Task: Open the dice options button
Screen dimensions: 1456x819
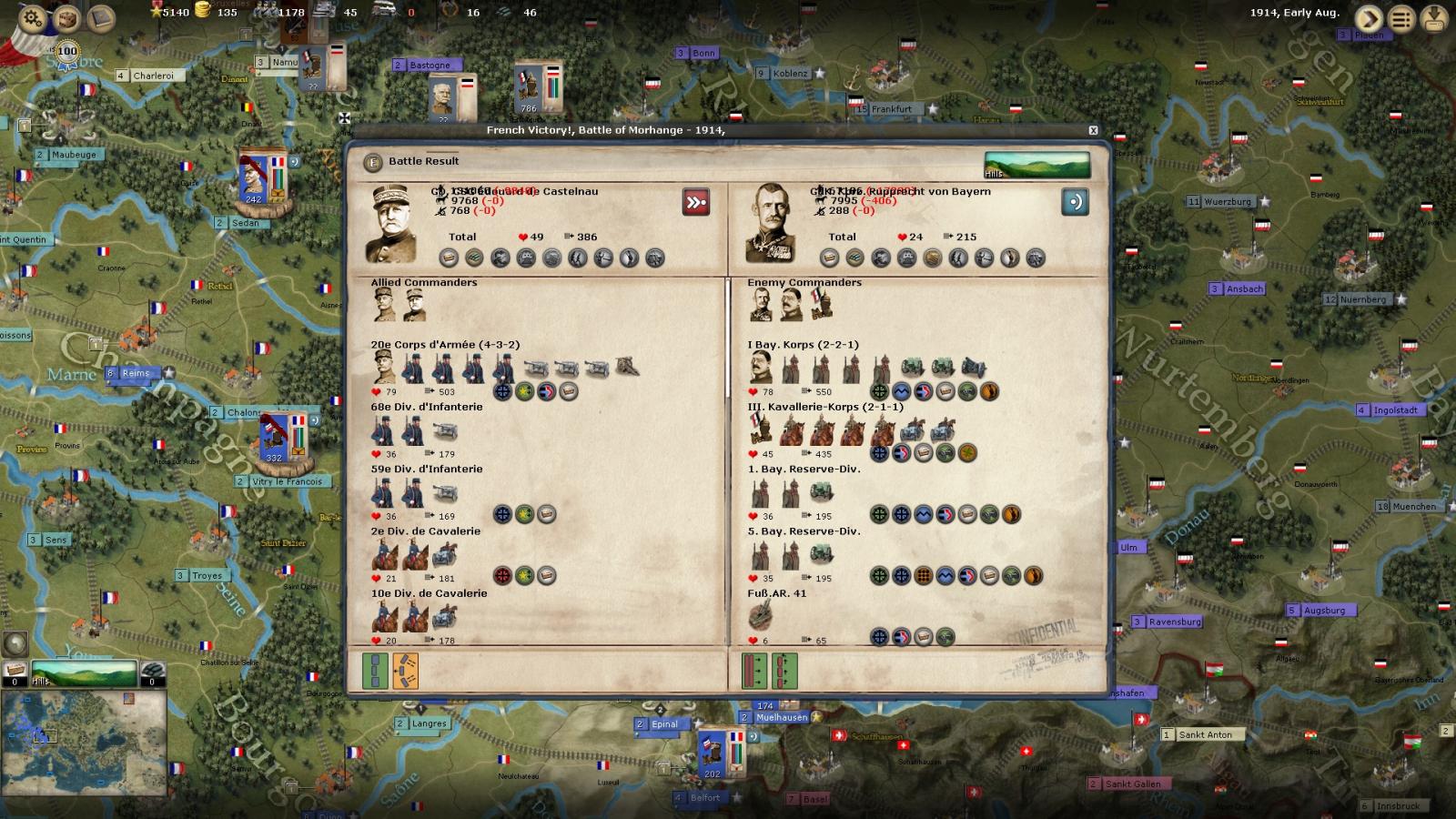Action: click(66, 17)
